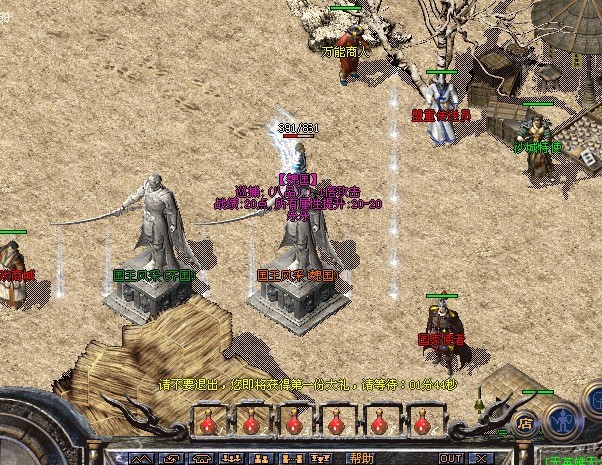602x465 pixels.
Task: Select the blue round character figure icon
Action: [564, 417]
